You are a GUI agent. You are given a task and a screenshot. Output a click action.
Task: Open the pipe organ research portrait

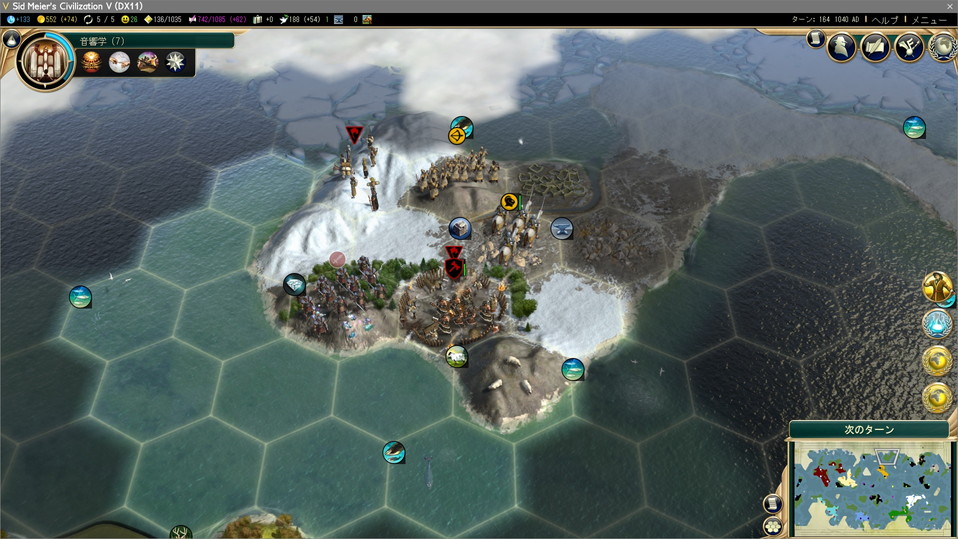45,60
